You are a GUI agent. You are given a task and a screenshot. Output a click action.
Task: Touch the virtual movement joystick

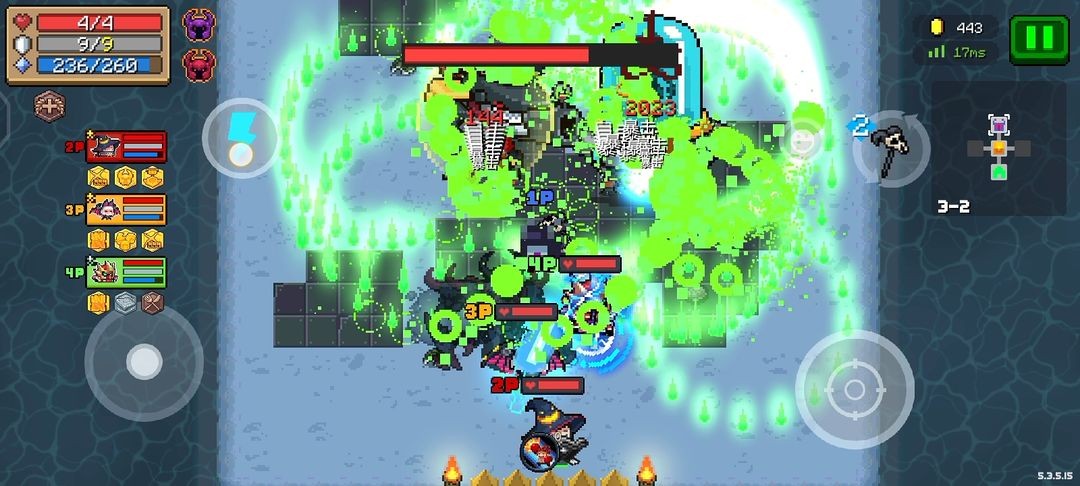[x=144, y=362]
